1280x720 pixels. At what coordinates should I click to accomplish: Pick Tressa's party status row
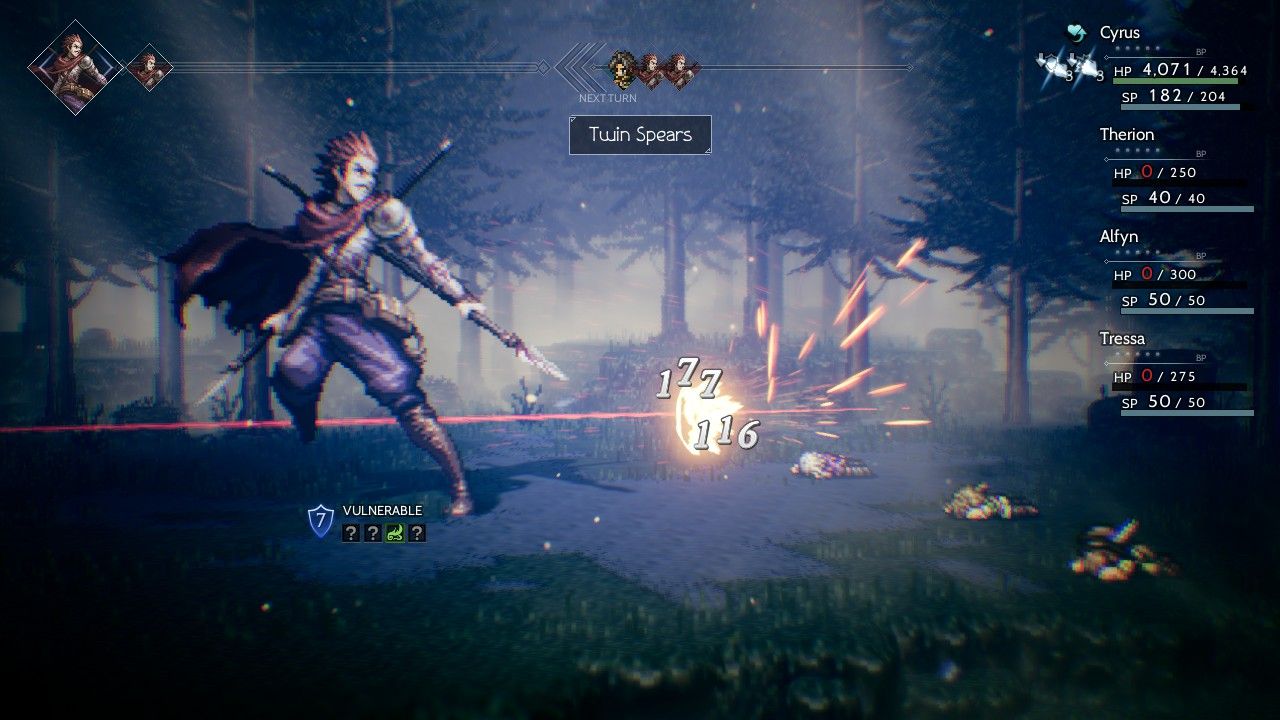coord(1122,339)
